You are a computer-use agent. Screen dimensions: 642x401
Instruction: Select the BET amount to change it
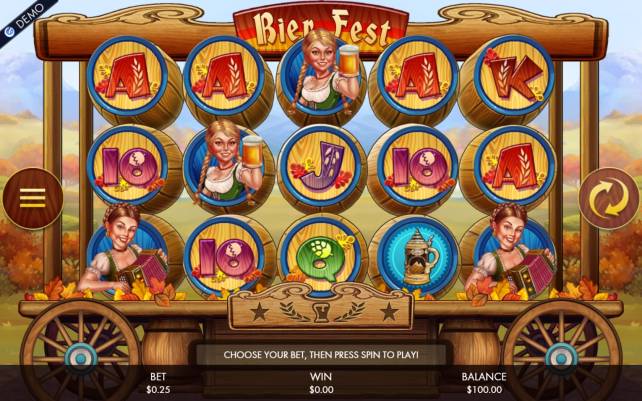click(x=158, y=383)
